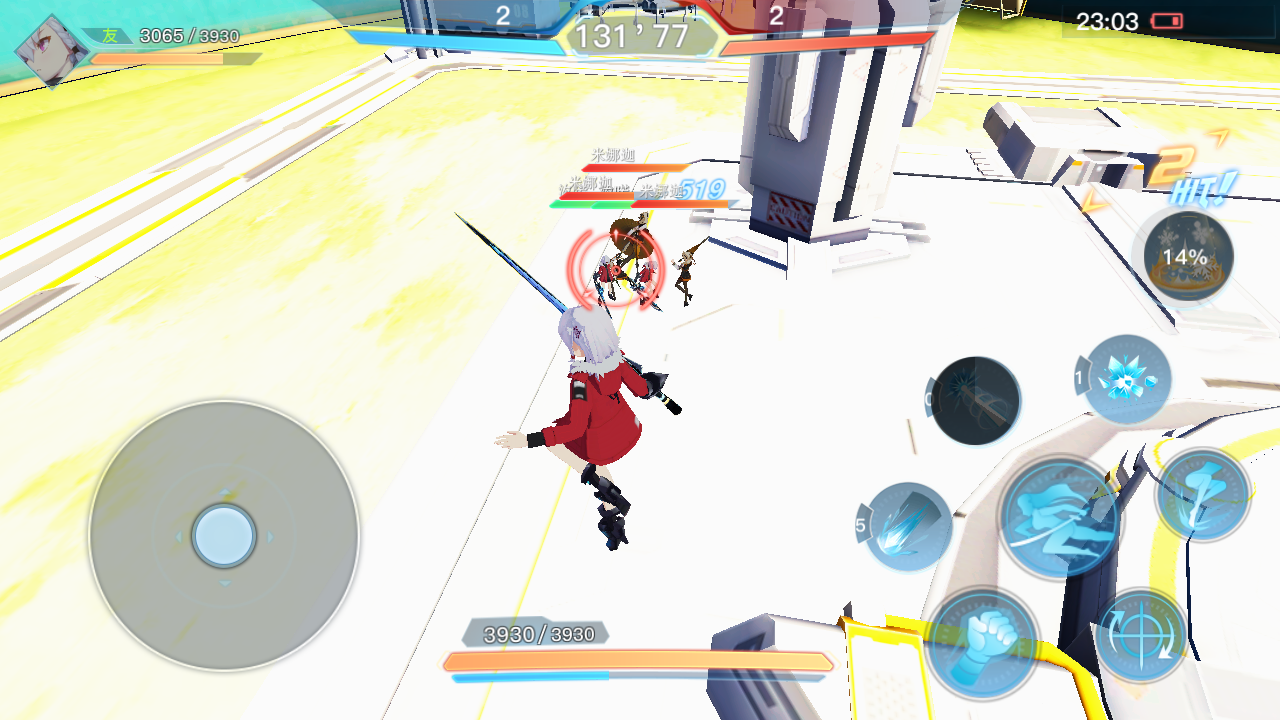Tap the red team score showing 2
This screenshot has height=720, width=1280.
pos(776,16)
